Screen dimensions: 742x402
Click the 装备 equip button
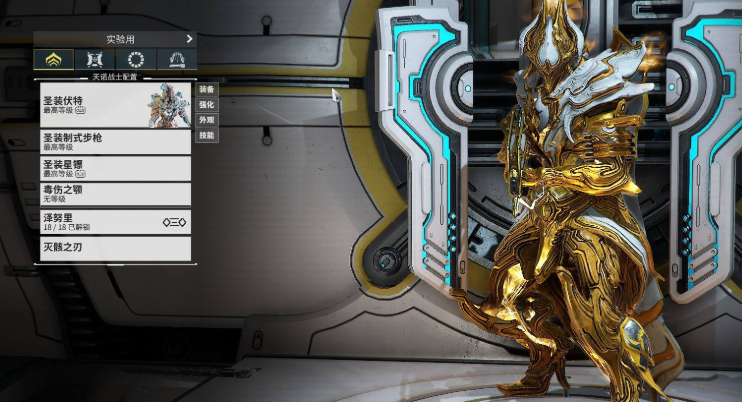point(206,89)
